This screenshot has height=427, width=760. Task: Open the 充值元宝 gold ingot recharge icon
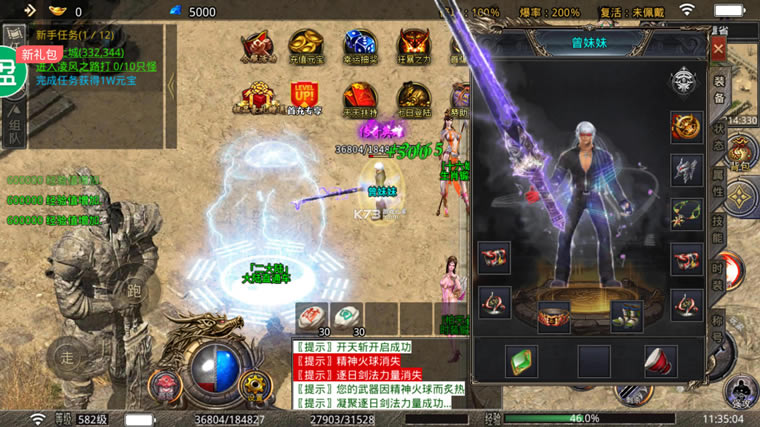(x=305, y=47)
